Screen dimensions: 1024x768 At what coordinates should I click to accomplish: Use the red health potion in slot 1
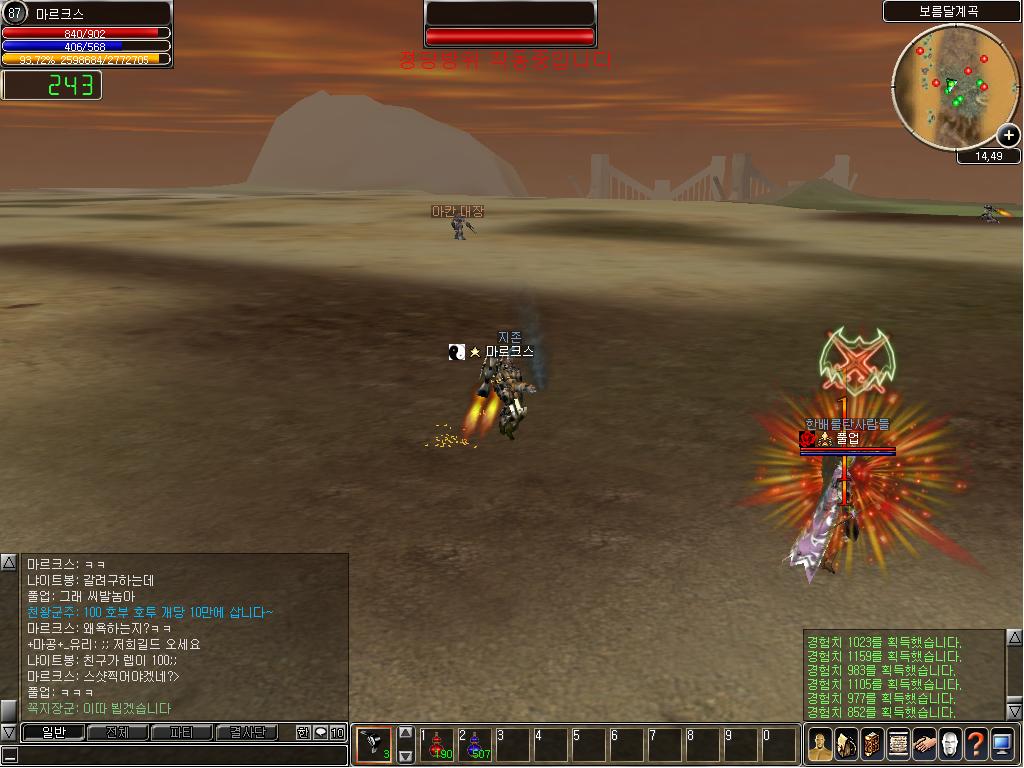[x=438, y=745]
